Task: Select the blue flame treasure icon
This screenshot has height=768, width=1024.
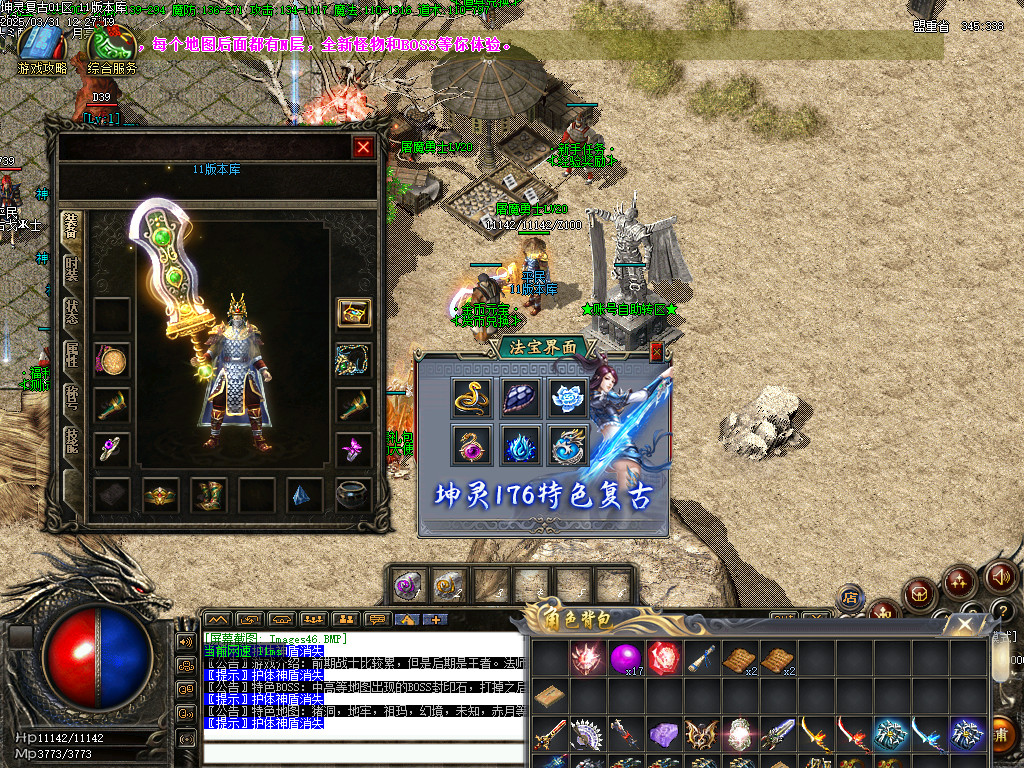Action: point(519,445)
